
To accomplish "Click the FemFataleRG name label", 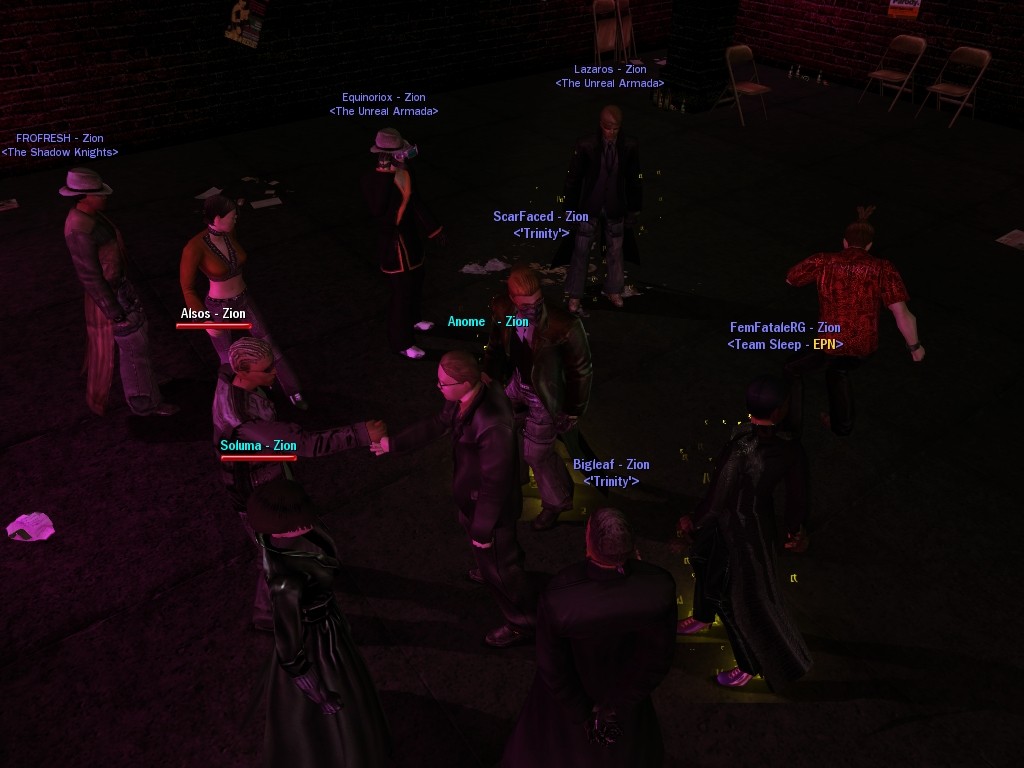I will click(785, 327).
